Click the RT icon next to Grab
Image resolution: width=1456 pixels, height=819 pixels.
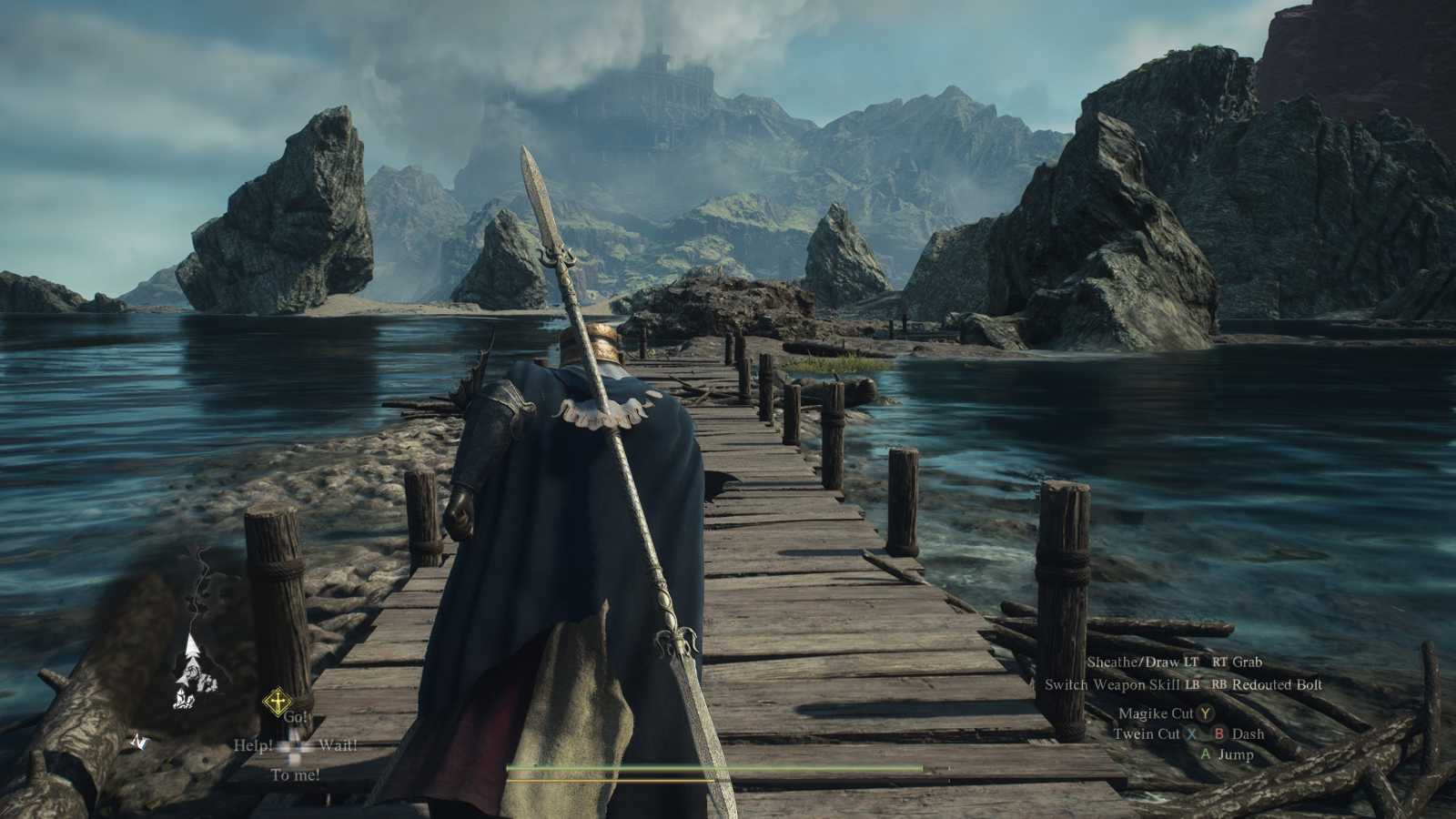coord(1218,662)
